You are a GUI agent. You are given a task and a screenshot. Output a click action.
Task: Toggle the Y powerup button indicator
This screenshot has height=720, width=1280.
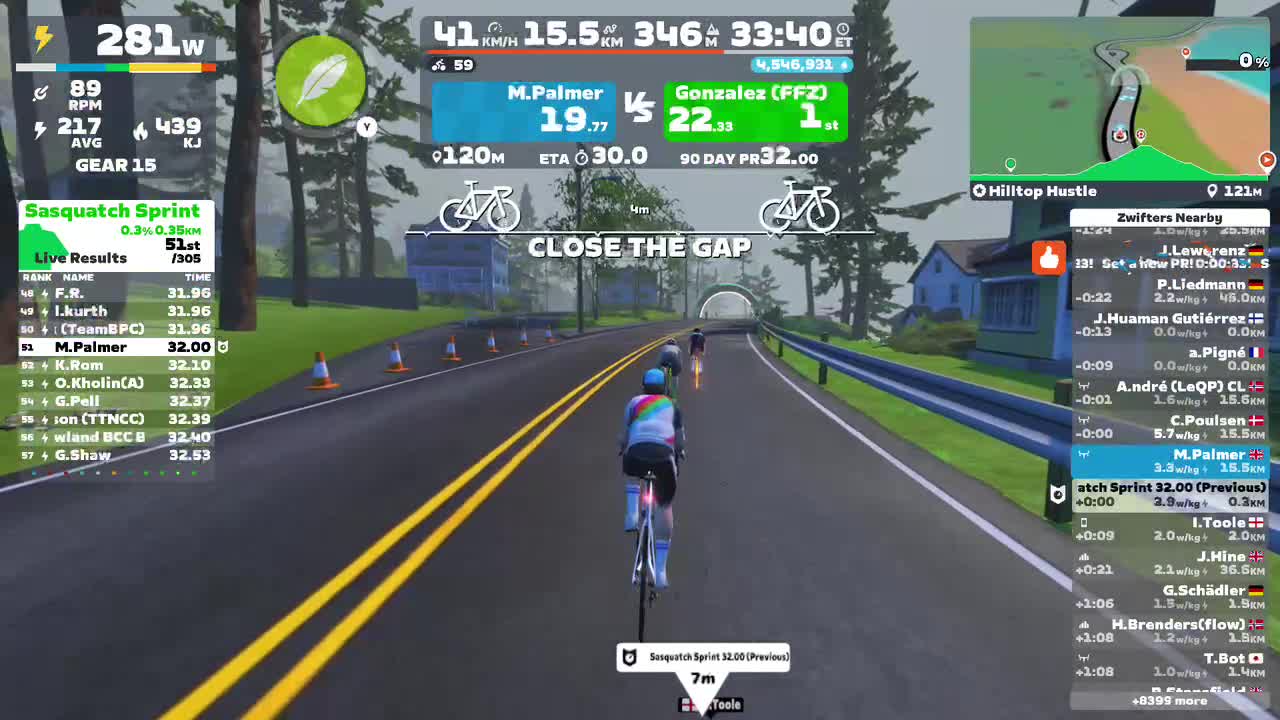(366, 128)
